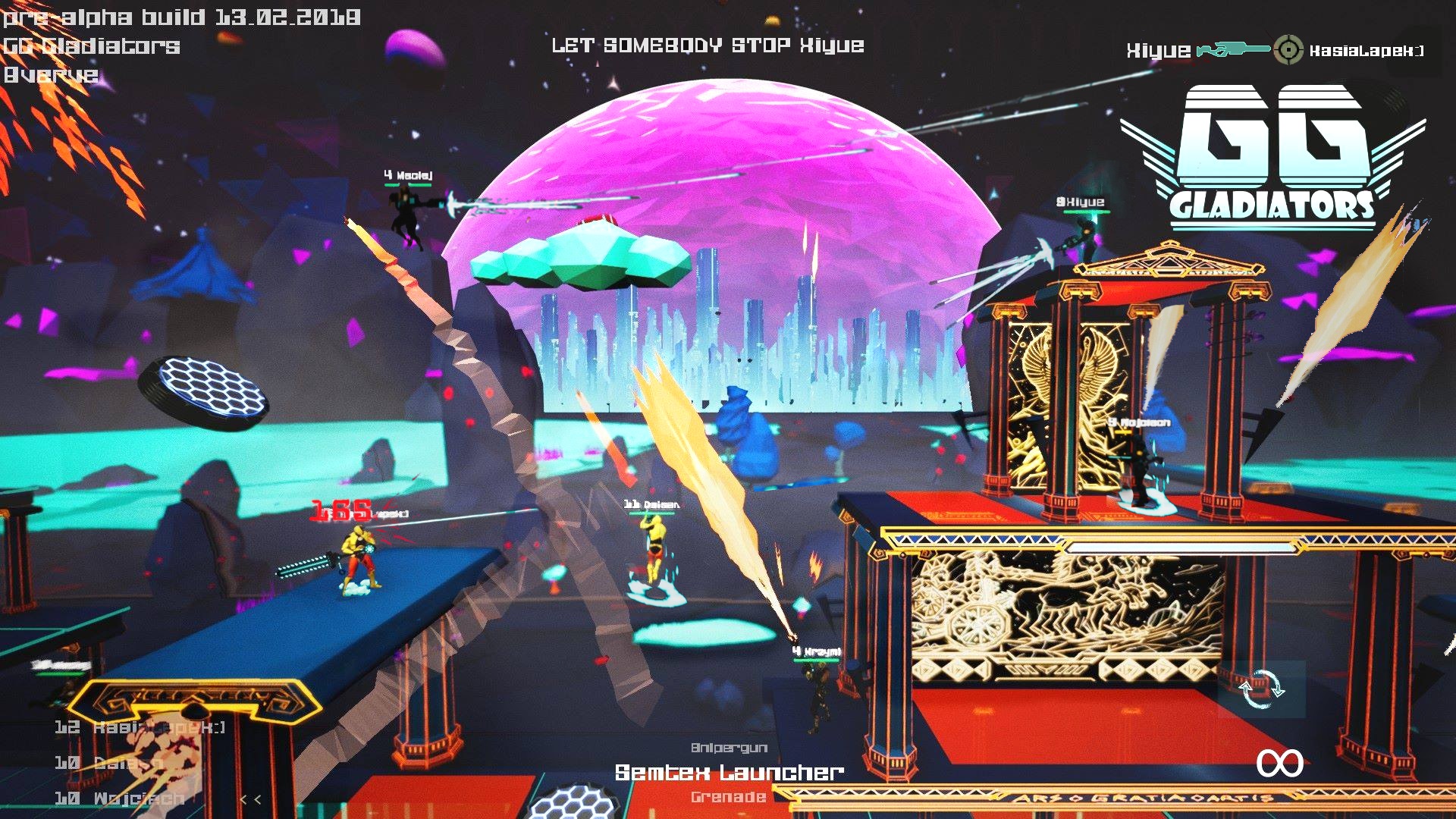1456x819 pixels.
Task: Choose Grenade in the weapon list
Action: pos(728,797)
